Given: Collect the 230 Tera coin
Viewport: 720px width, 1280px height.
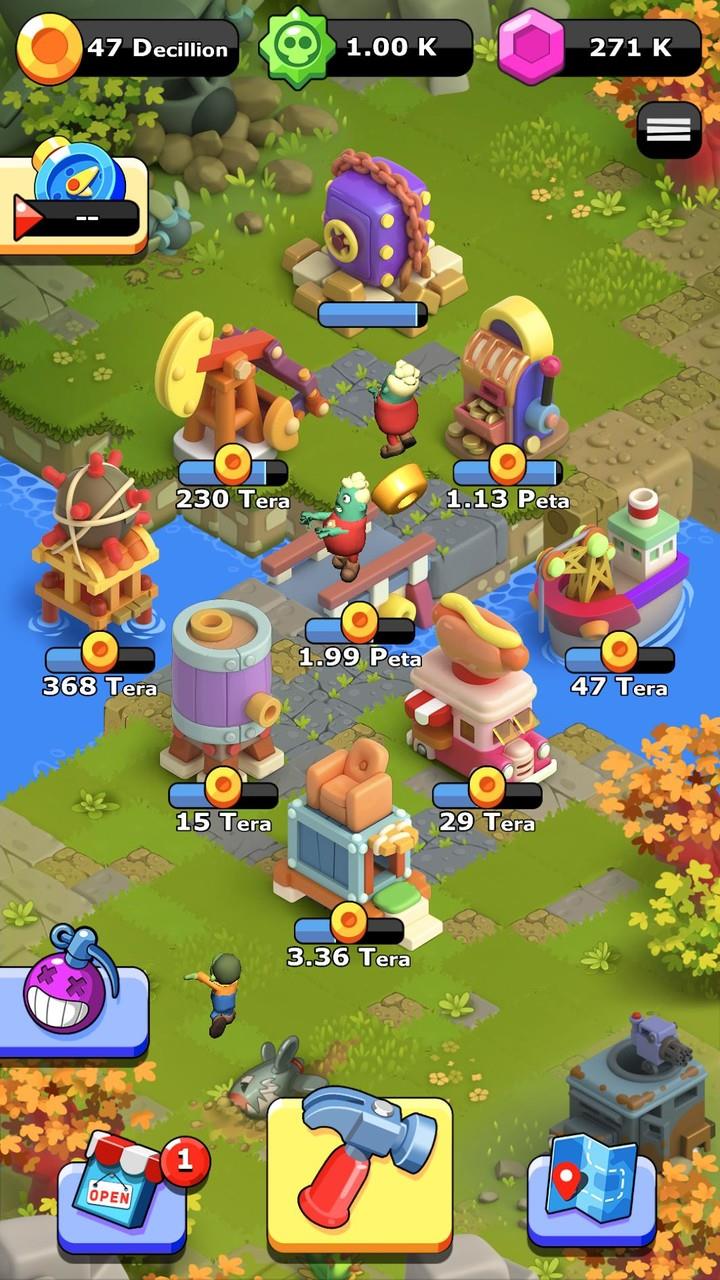Looking at the screenshot, I should coord(233,463).
